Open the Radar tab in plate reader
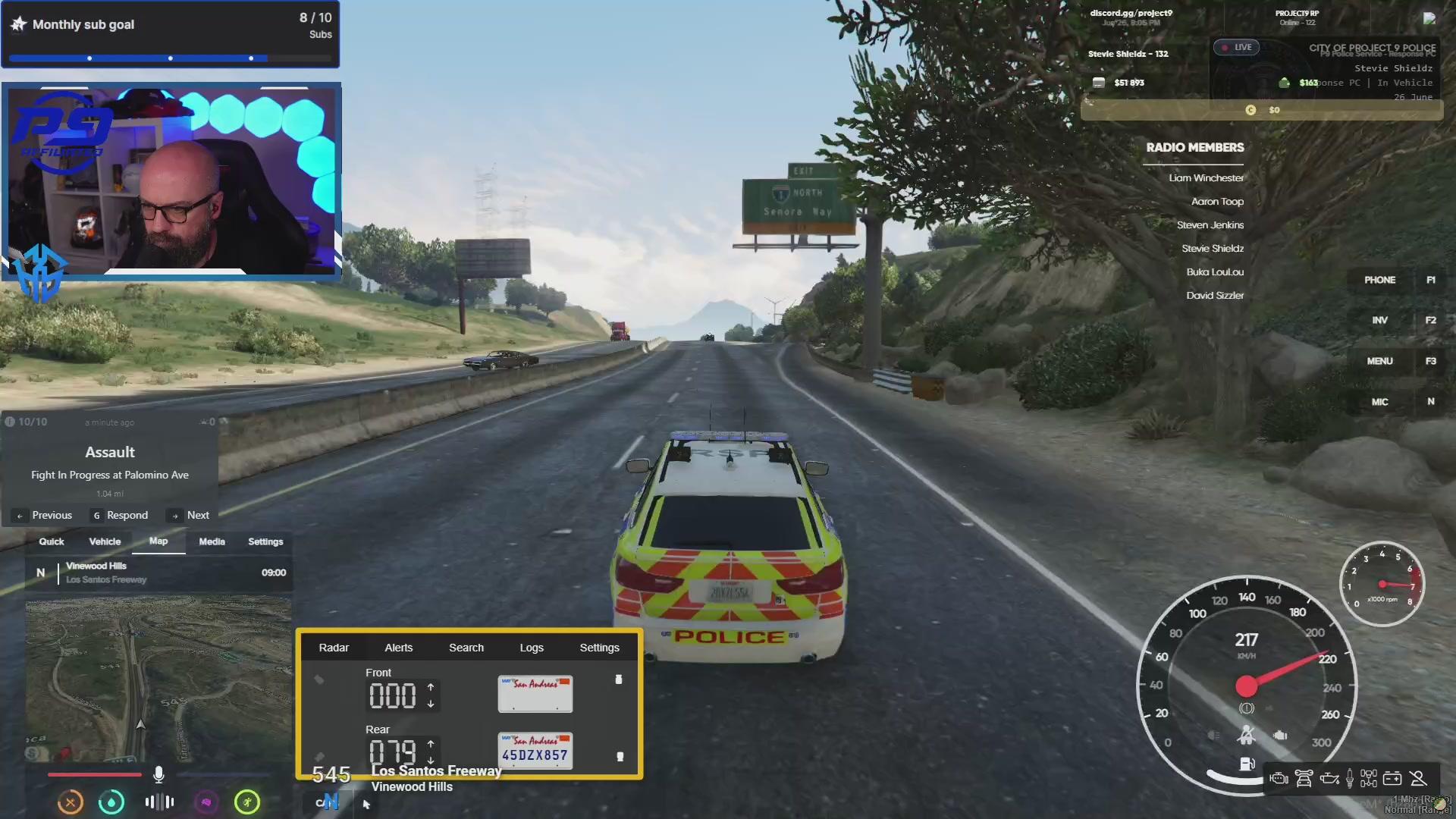The height and width of the screenshot is (819, 1456). (x=334, y=648)
